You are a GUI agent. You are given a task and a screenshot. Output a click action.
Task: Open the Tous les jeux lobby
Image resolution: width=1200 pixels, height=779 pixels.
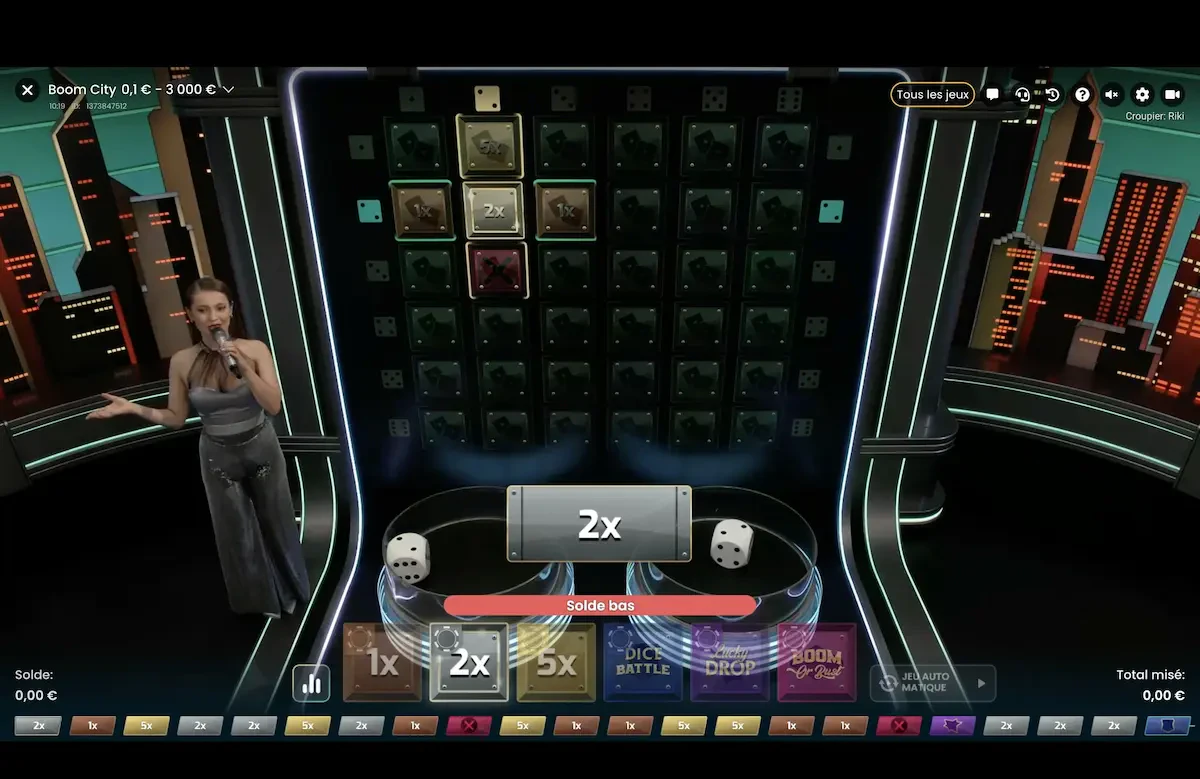tap(932, 94)
